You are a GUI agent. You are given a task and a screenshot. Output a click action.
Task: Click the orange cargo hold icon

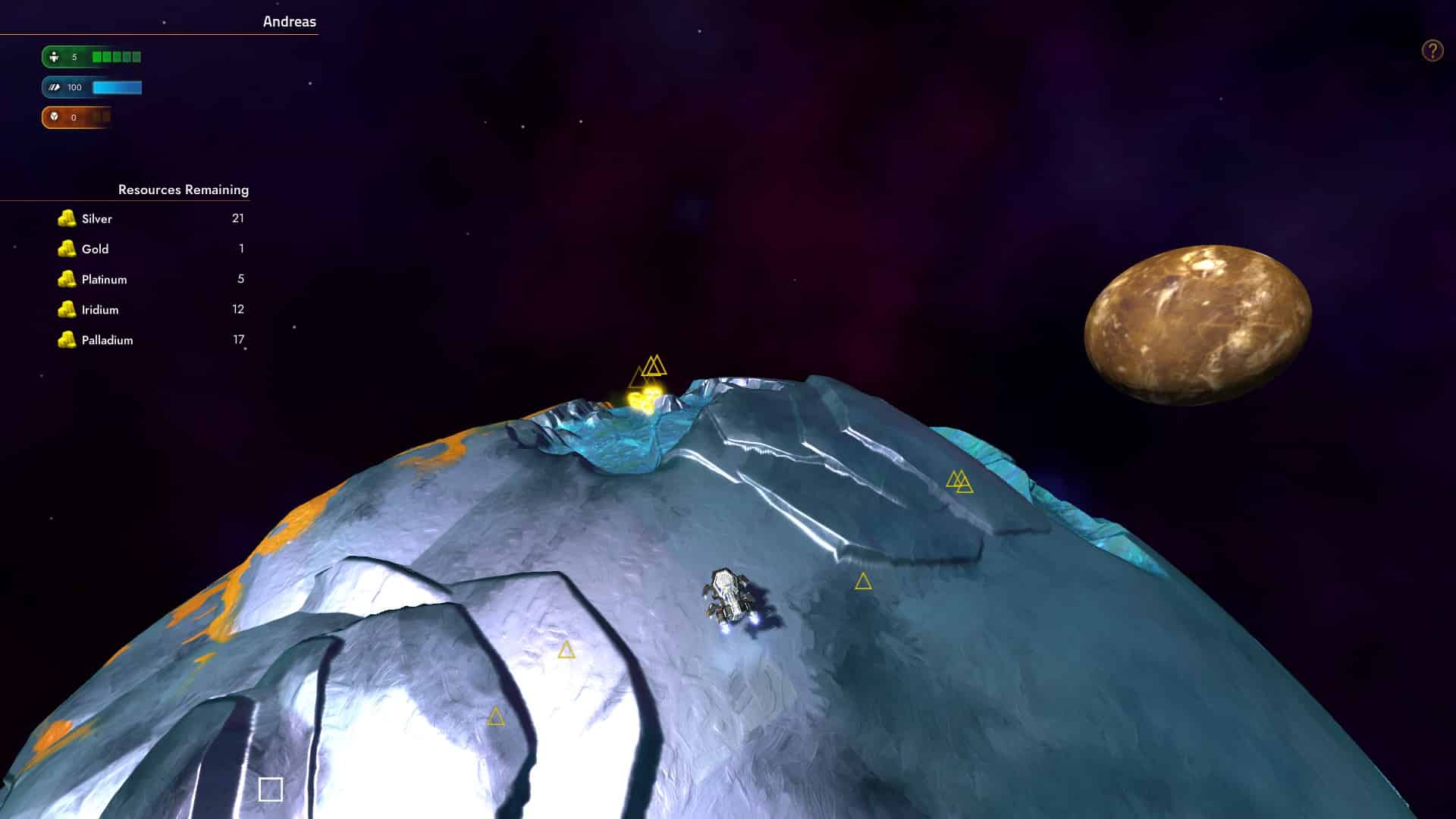click(x=53, y=117)
